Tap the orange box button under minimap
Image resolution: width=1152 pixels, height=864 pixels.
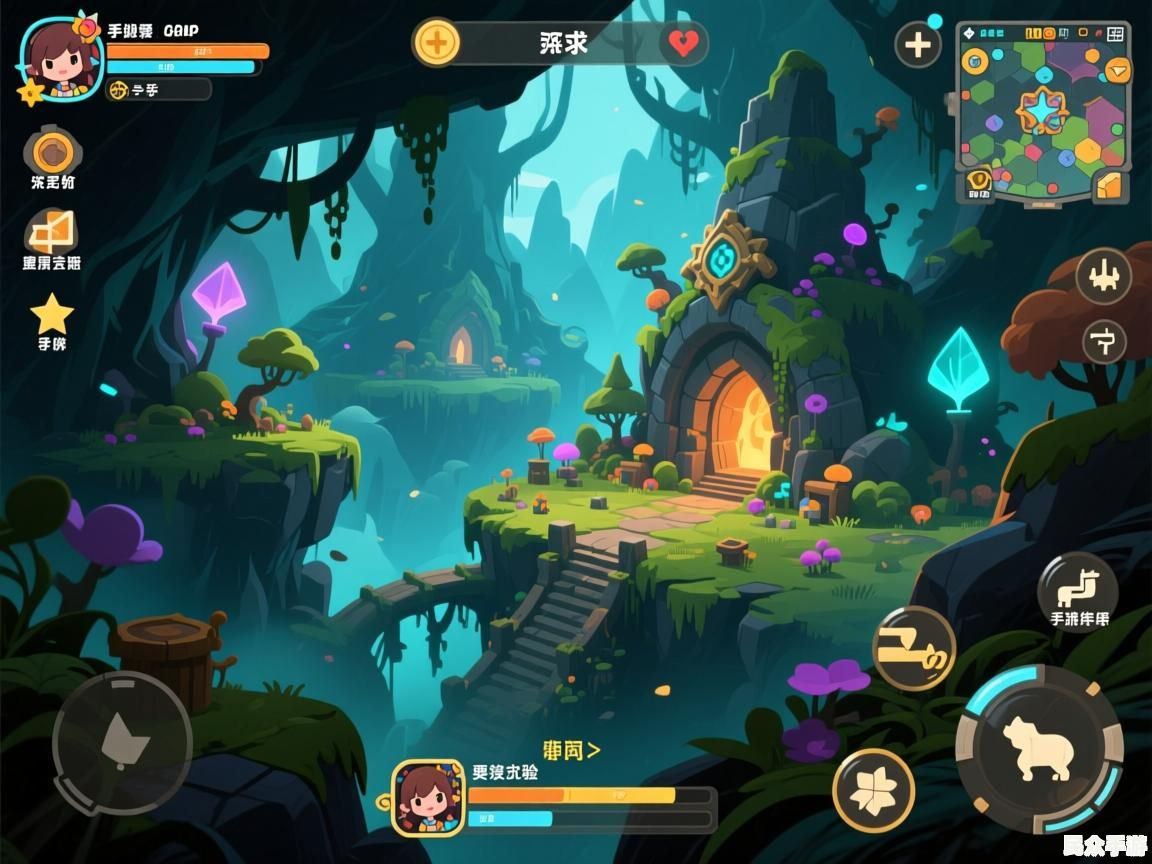pos(1110,185)
